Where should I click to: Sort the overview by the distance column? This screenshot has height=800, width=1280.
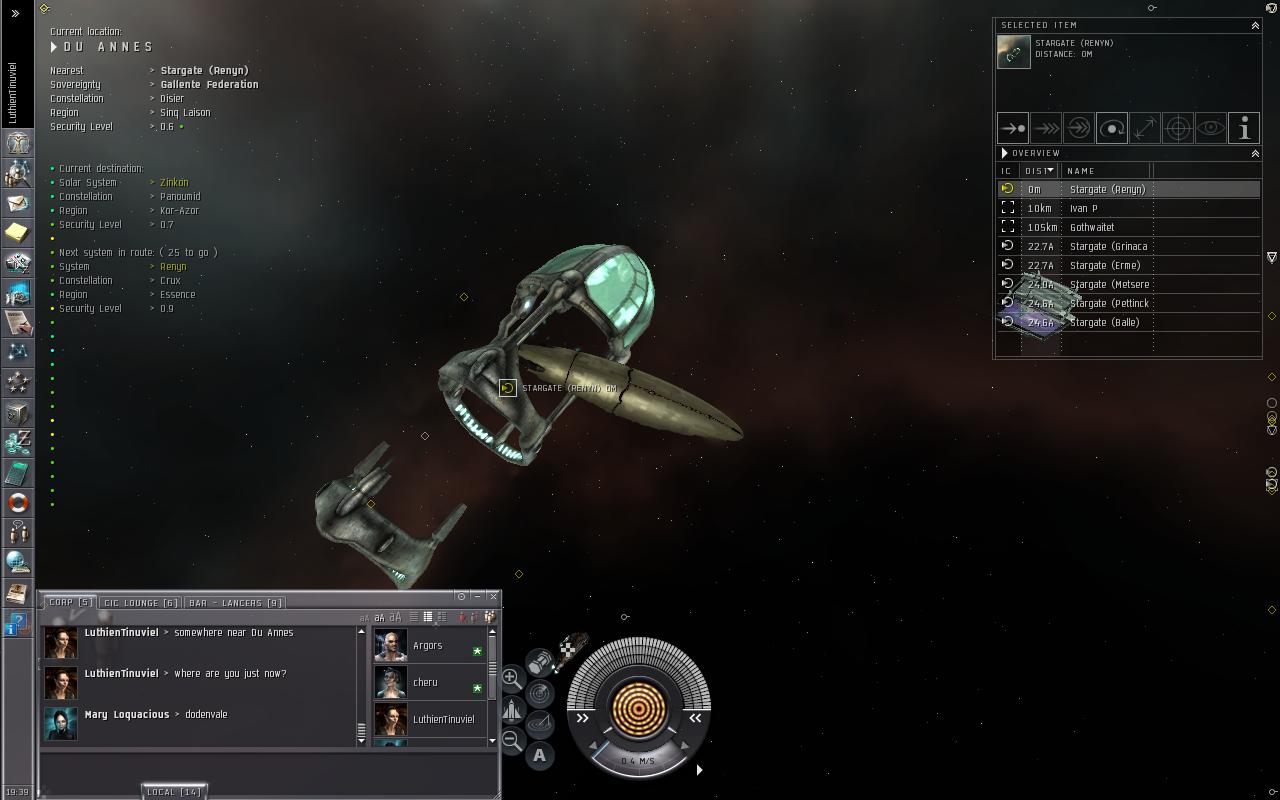click(1040, 171)
